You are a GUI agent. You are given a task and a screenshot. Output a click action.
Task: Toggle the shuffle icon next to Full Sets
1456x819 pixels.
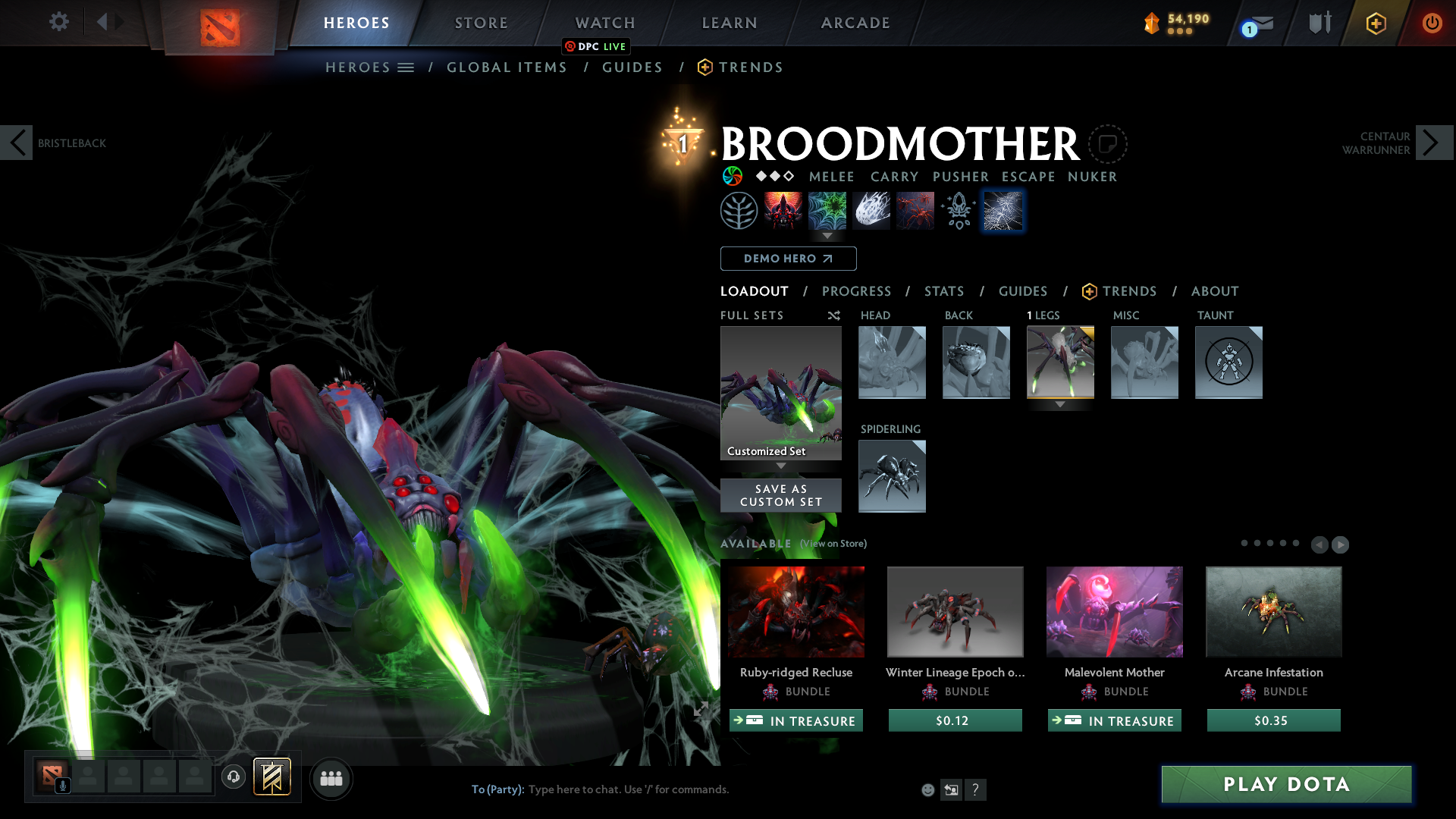tap(833, 315)
